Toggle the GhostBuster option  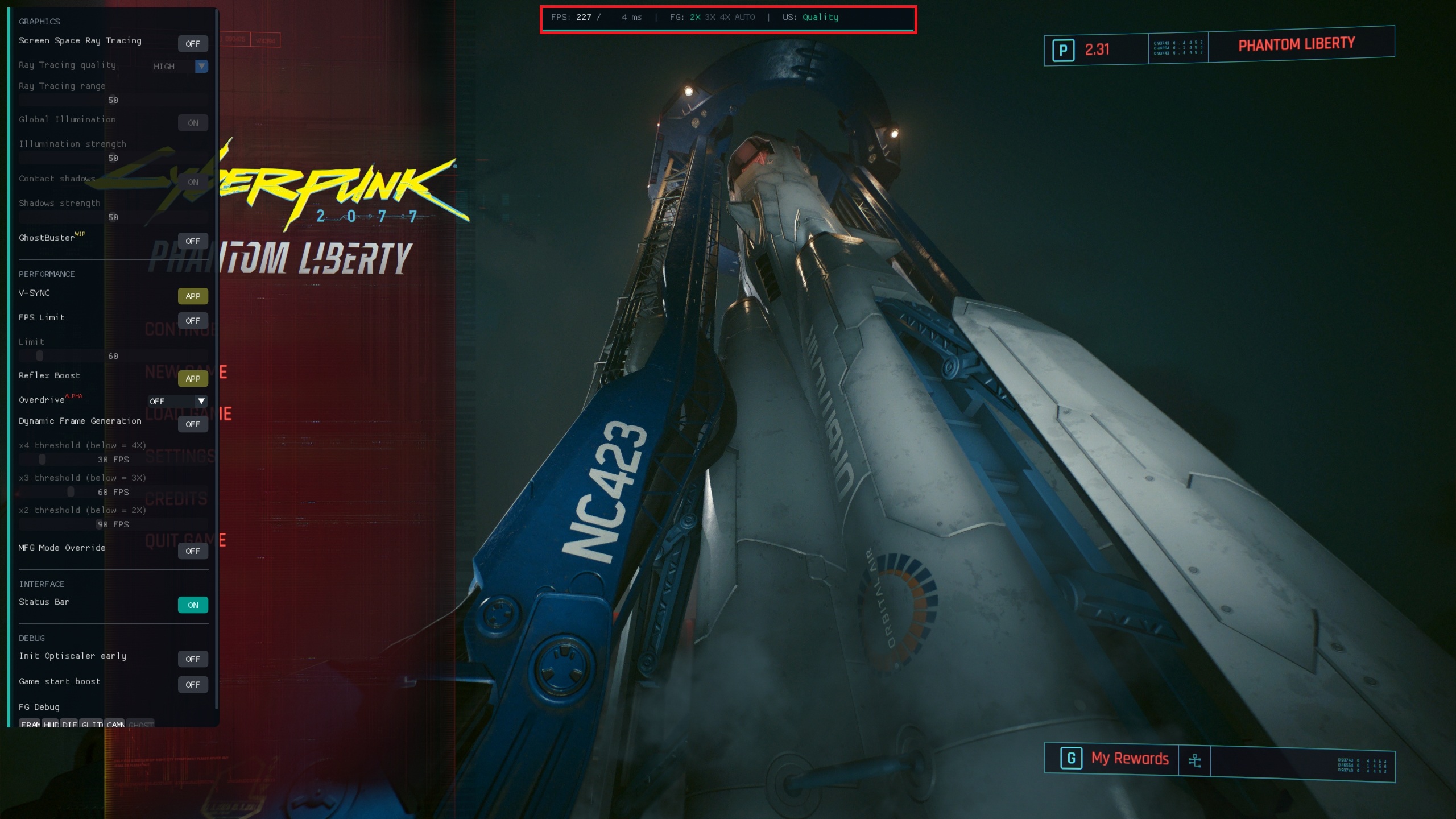[193, 241]
